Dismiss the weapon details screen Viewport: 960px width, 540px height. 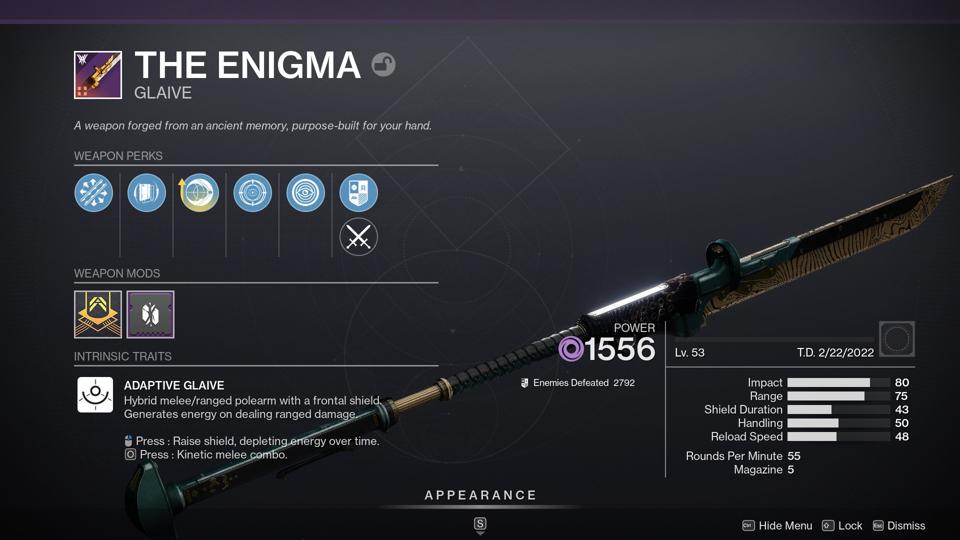tap(898, 526)
